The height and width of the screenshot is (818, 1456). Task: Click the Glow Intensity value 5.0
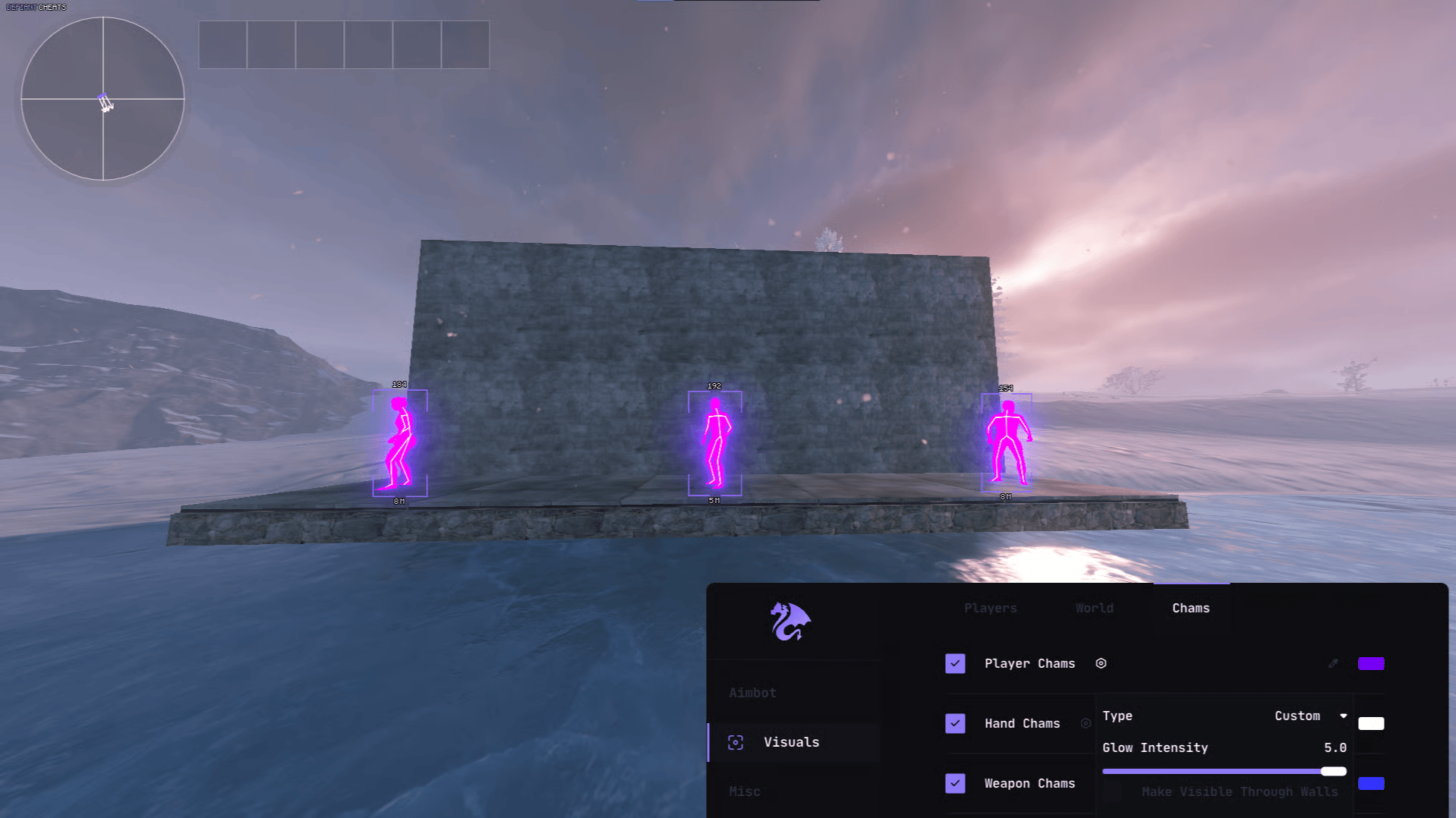1336,747
